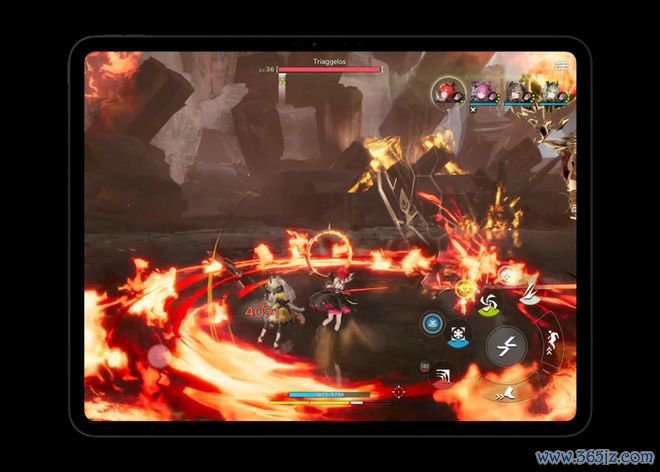The image size is (660, 472).
Task: Activate the round blue-ring skill icon
Action: tap(432, 323)
